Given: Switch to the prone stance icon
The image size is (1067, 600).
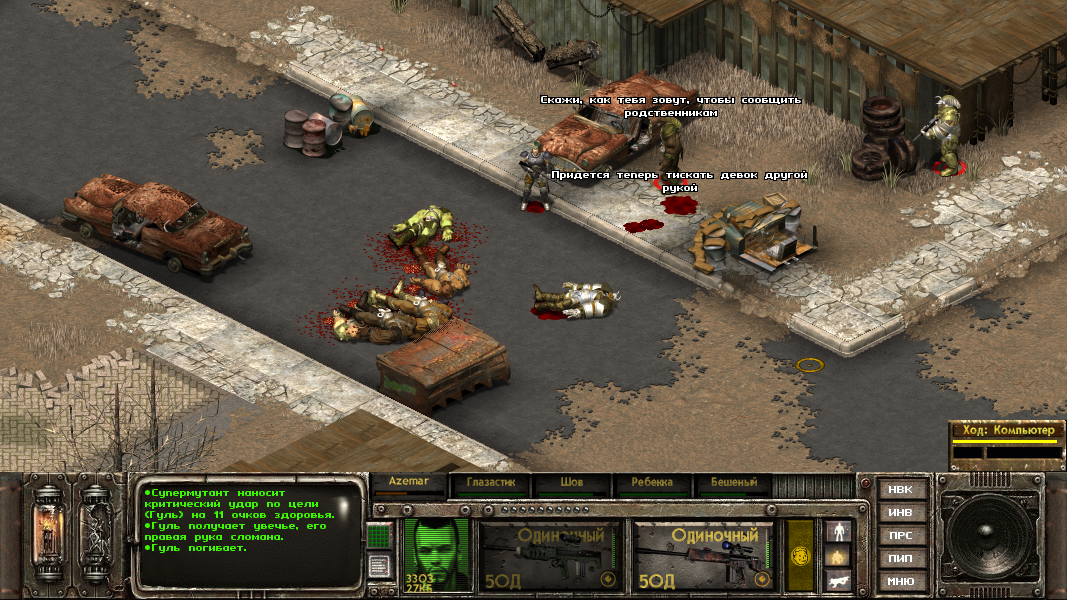Looking at the screenshot, I should 837,579.
